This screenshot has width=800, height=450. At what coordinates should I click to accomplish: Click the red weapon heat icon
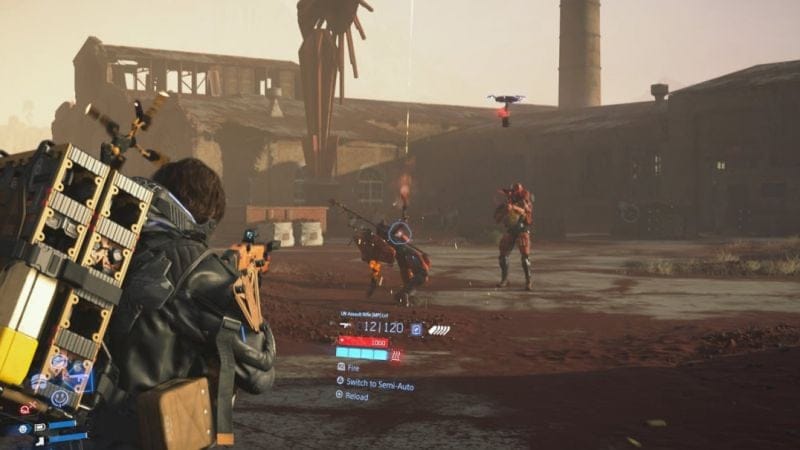point(396,354)
